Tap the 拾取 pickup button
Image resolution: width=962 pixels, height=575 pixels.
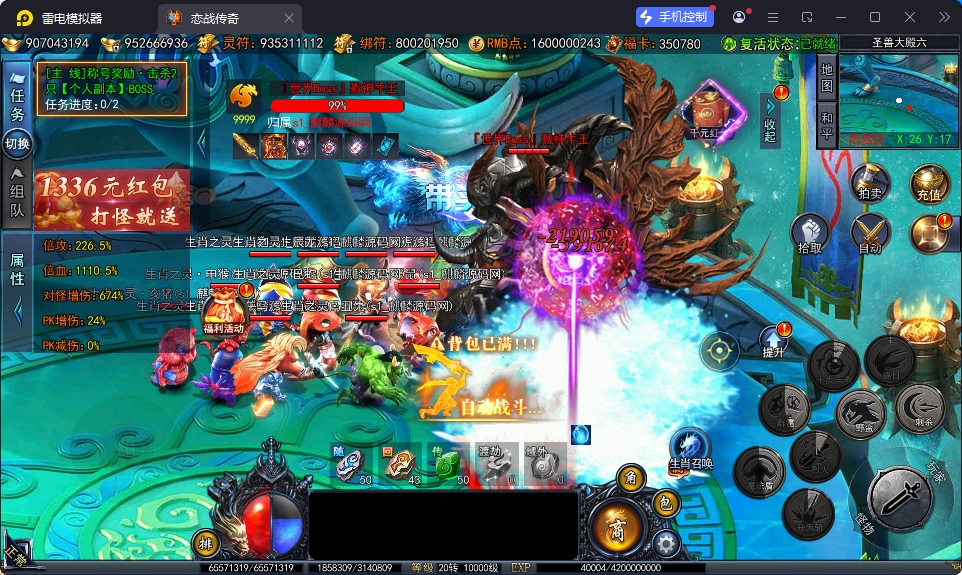pyautogui.click(x=810, y=234)
